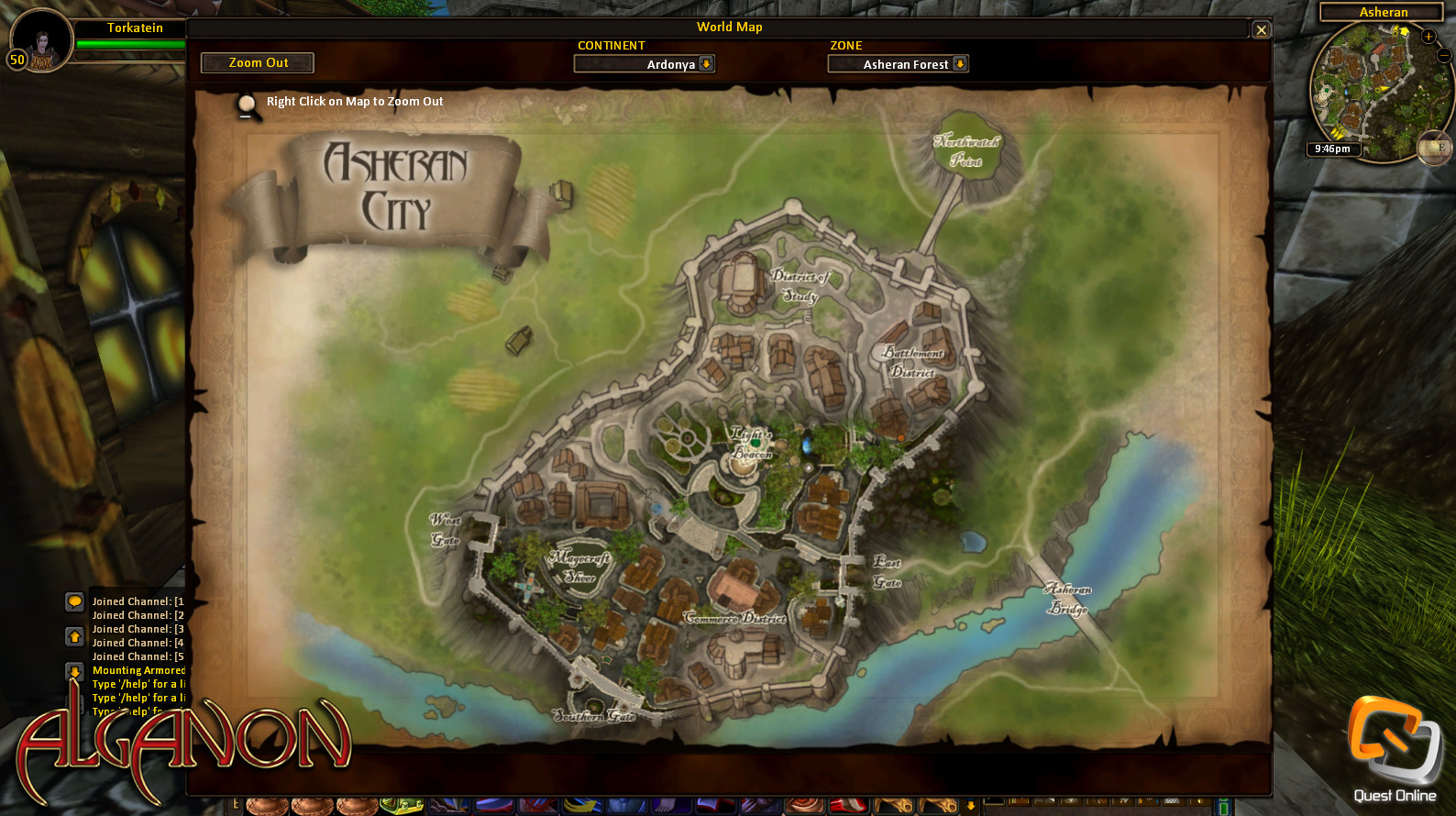
Task: Open the Ardonya continent dropdown
Action: tap(644, 64)
